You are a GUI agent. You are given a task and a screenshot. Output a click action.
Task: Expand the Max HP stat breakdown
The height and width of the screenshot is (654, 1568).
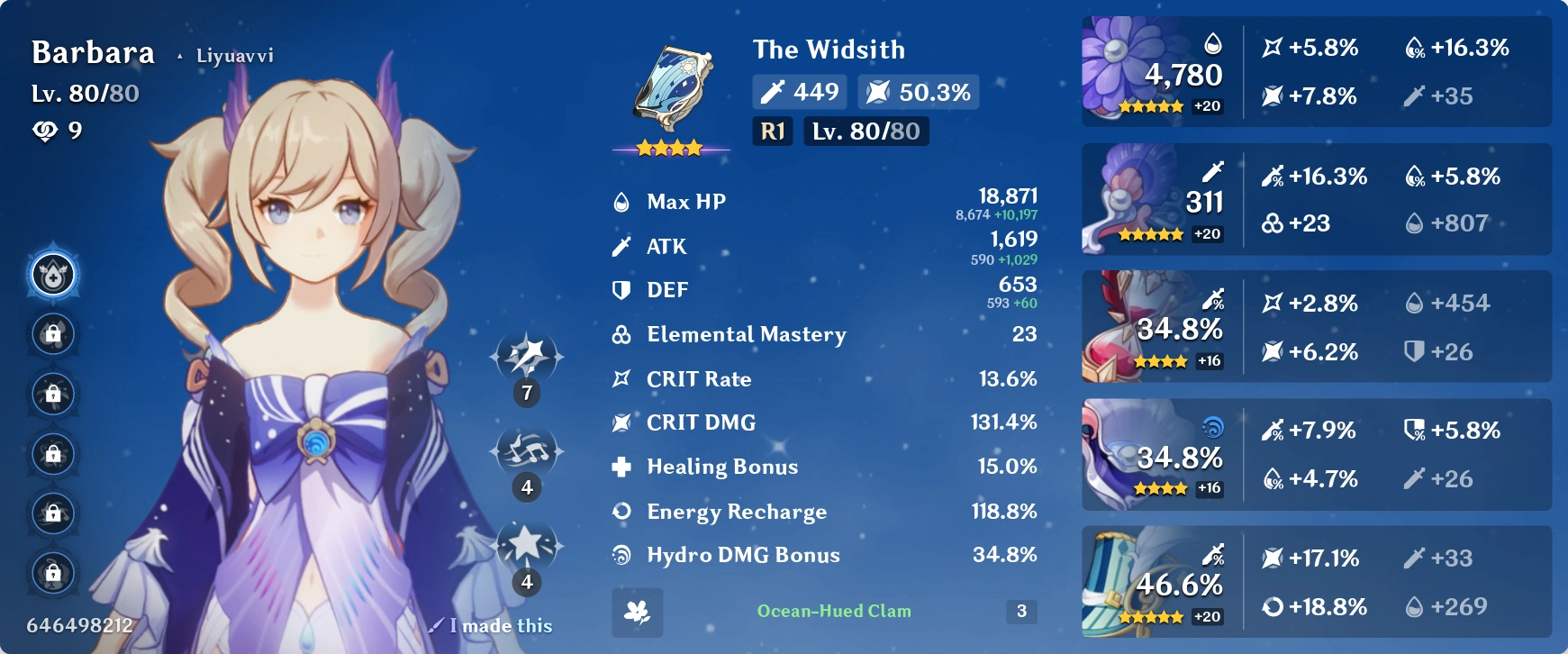pos(811,202)
